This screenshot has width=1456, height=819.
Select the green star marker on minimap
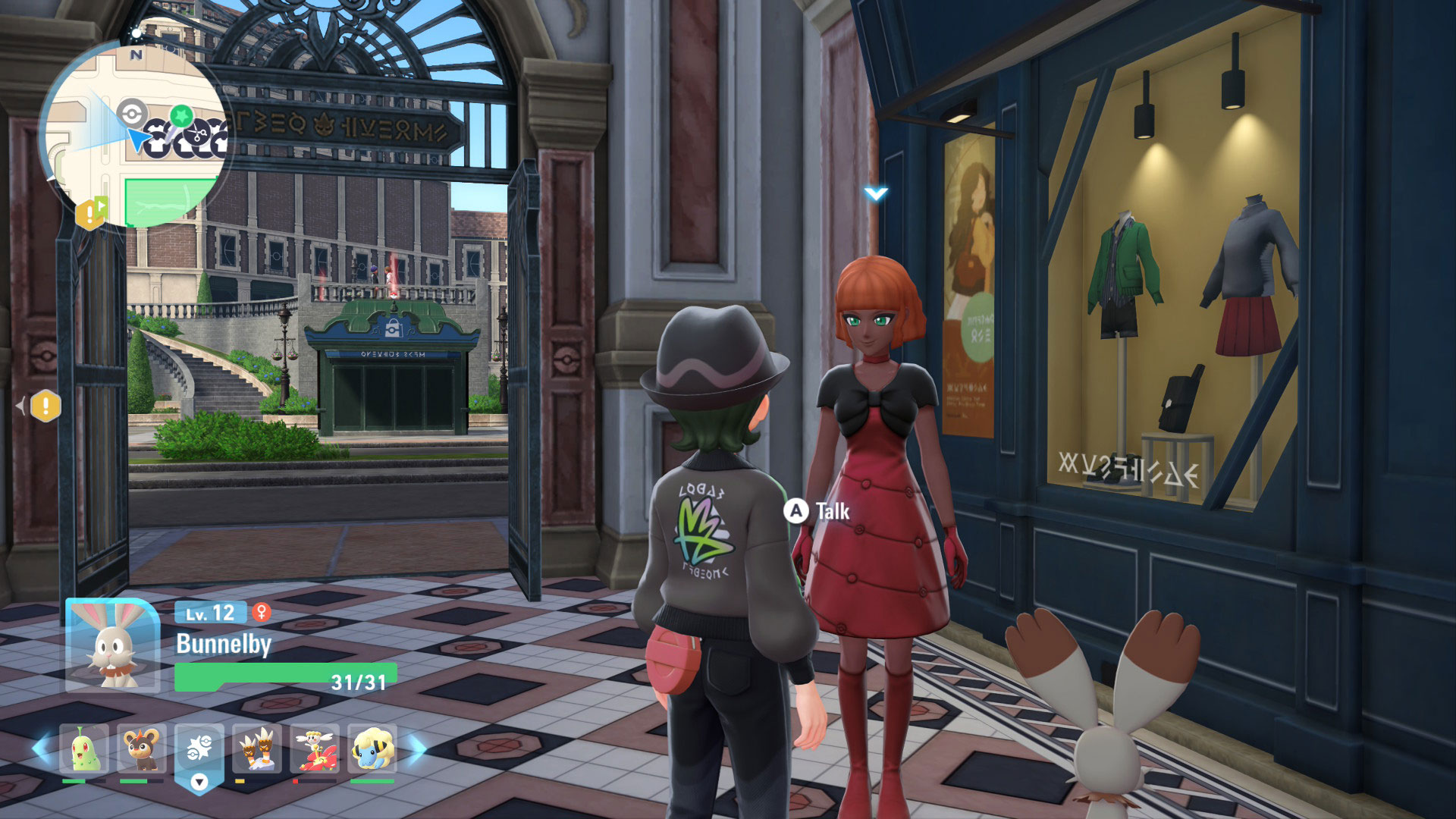180,115
